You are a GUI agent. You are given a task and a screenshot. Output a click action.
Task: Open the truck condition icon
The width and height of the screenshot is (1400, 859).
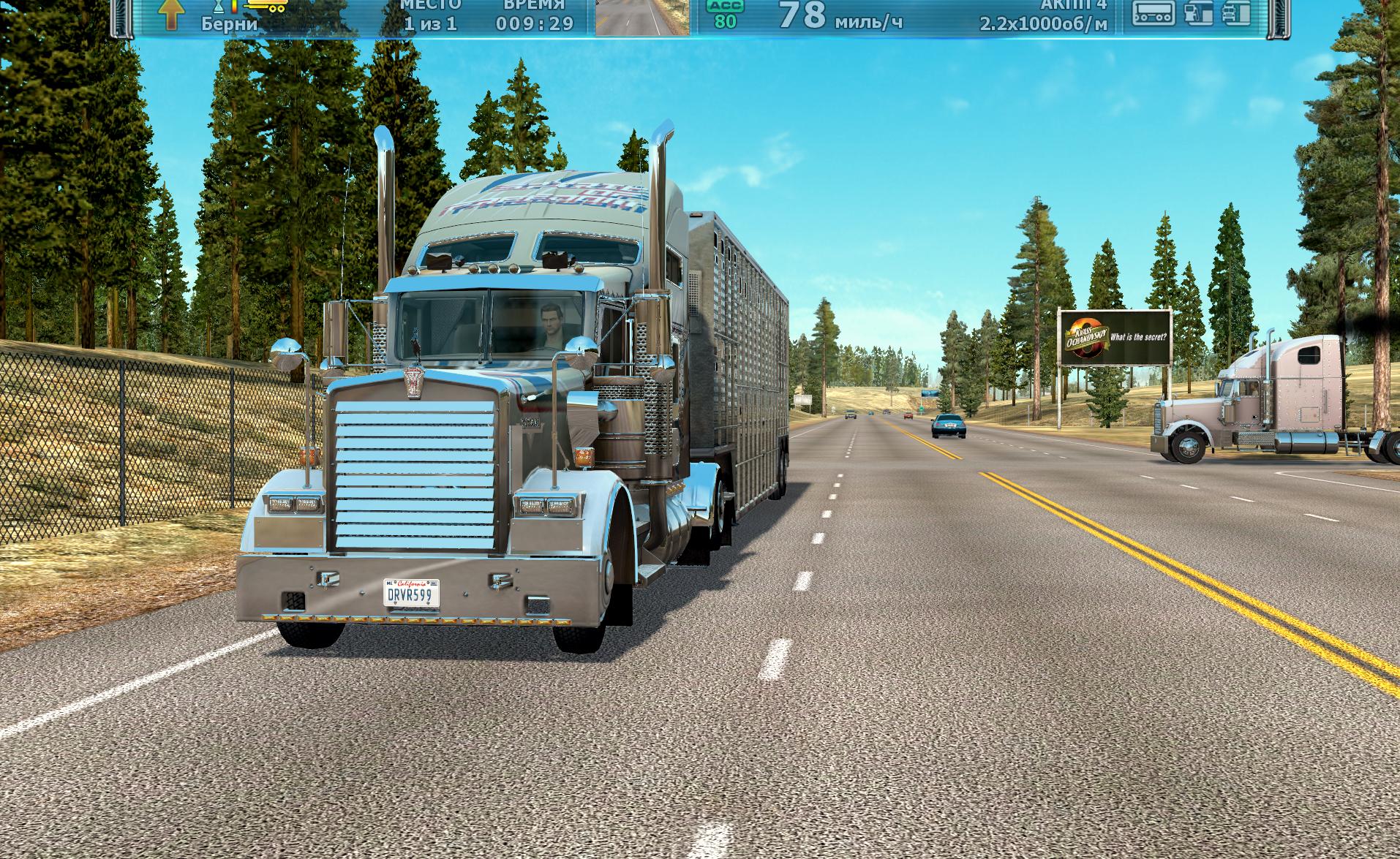[x=1235, y=13]
